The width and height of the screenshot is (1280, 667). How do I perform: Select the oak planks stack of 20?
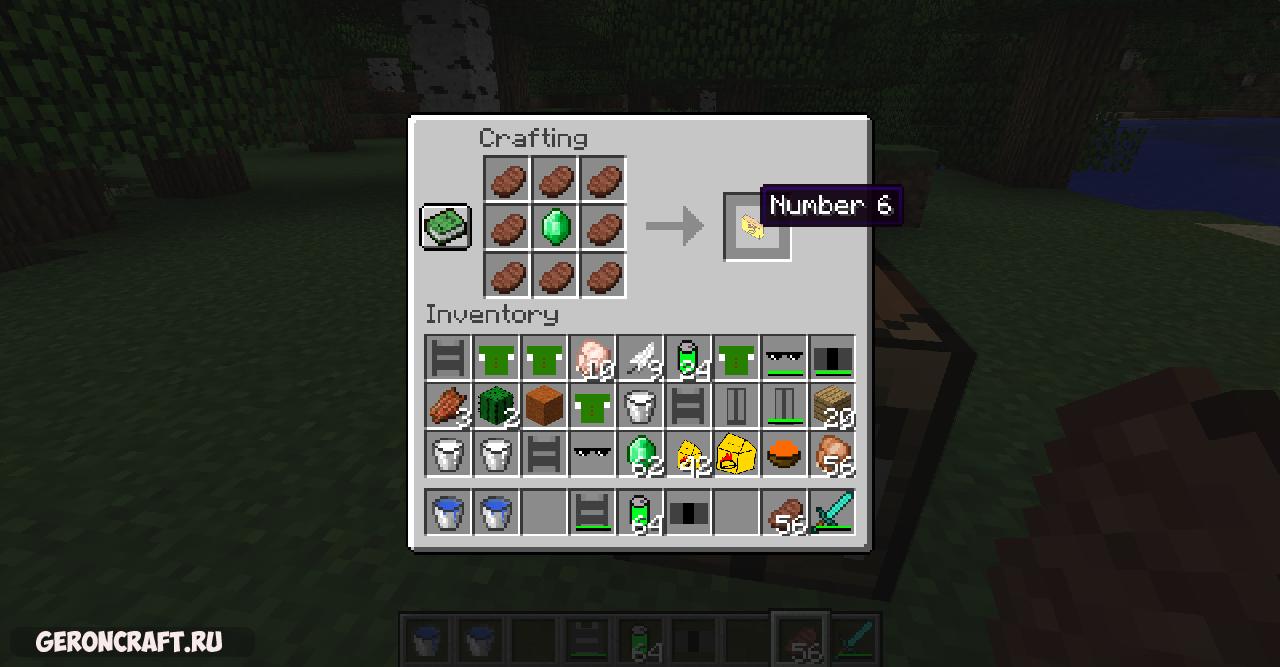pos(832,407)
